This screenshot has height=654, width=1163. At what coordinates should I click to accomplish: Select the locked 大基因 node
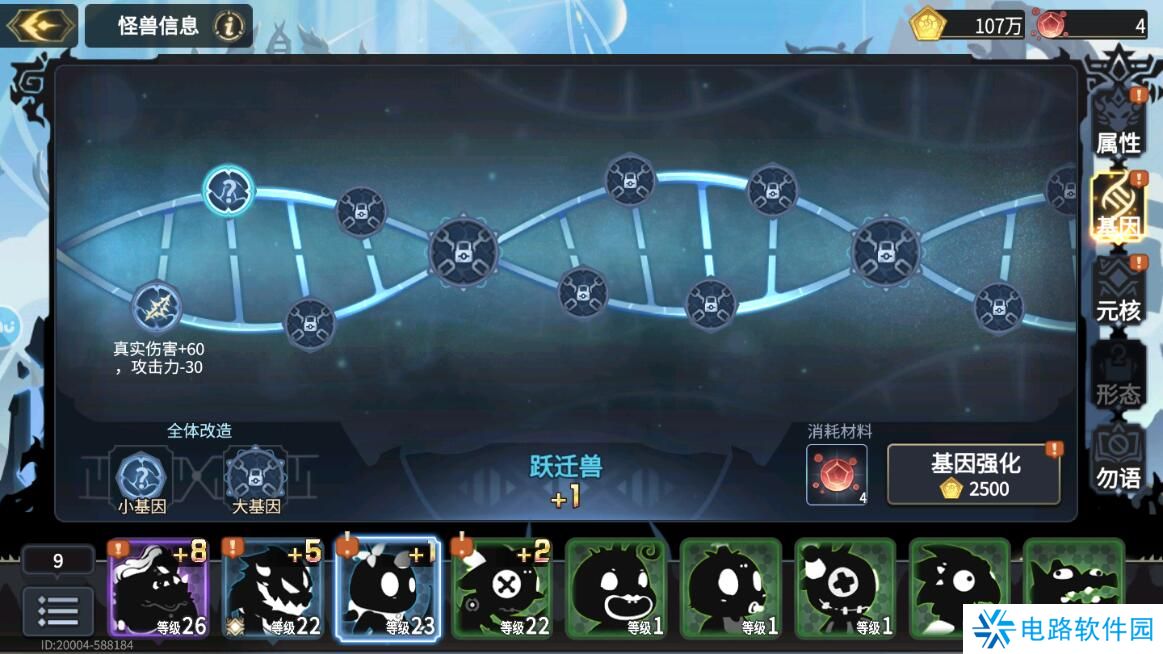click(256, 477)
